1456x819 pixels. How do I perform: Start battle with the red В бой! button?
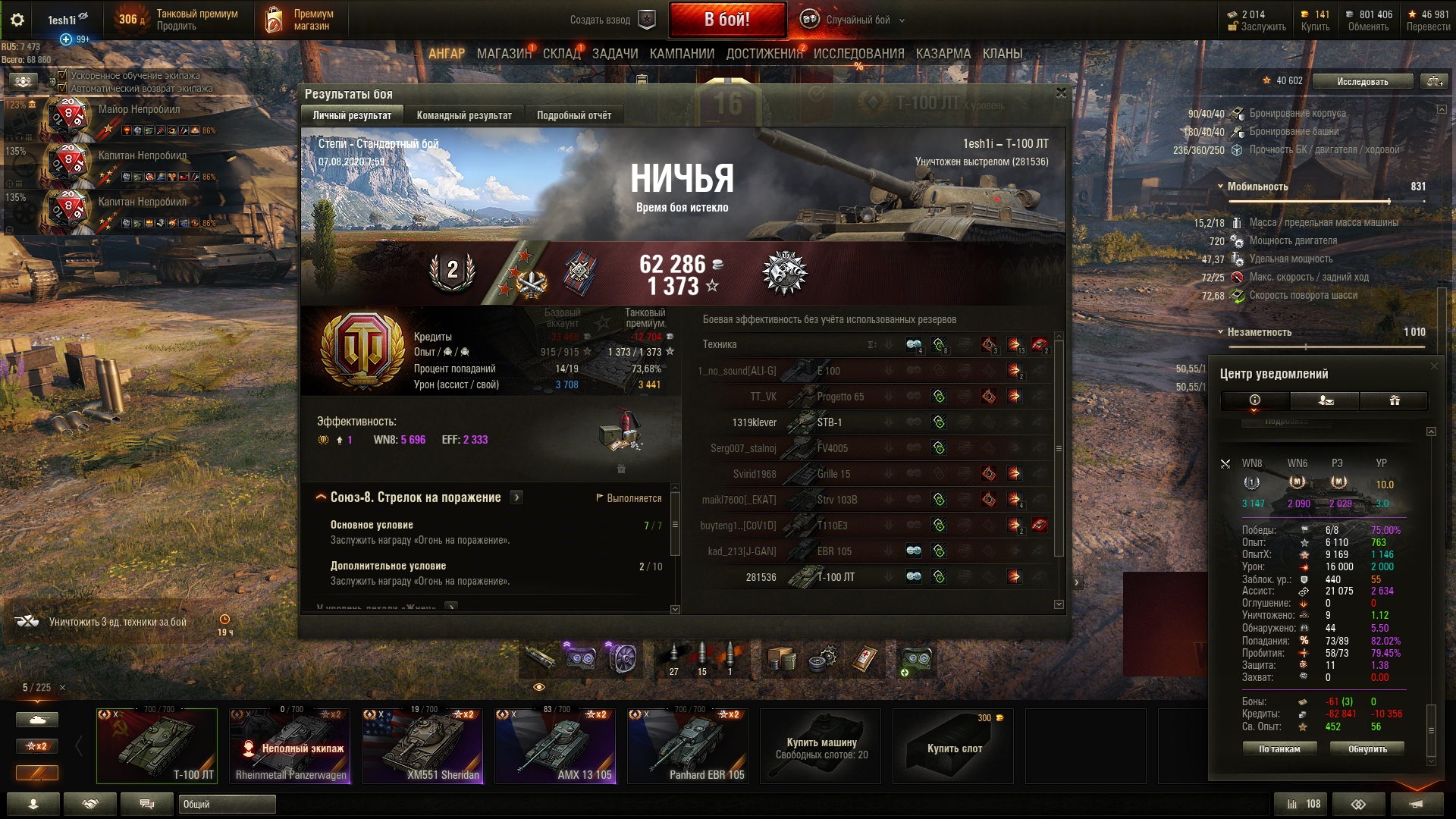click(726, 20)
